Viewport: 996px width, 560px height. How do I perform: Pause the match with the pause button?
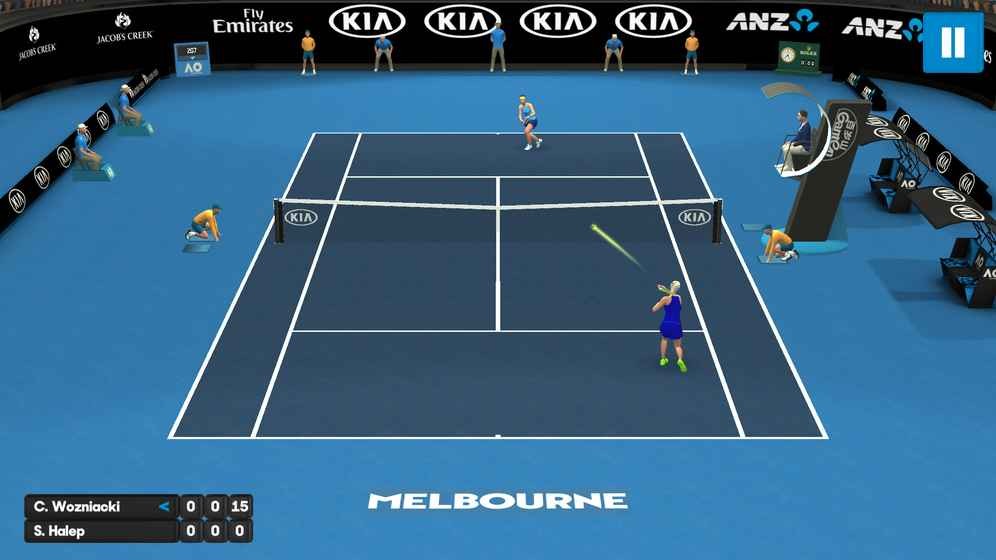[952, 42]
